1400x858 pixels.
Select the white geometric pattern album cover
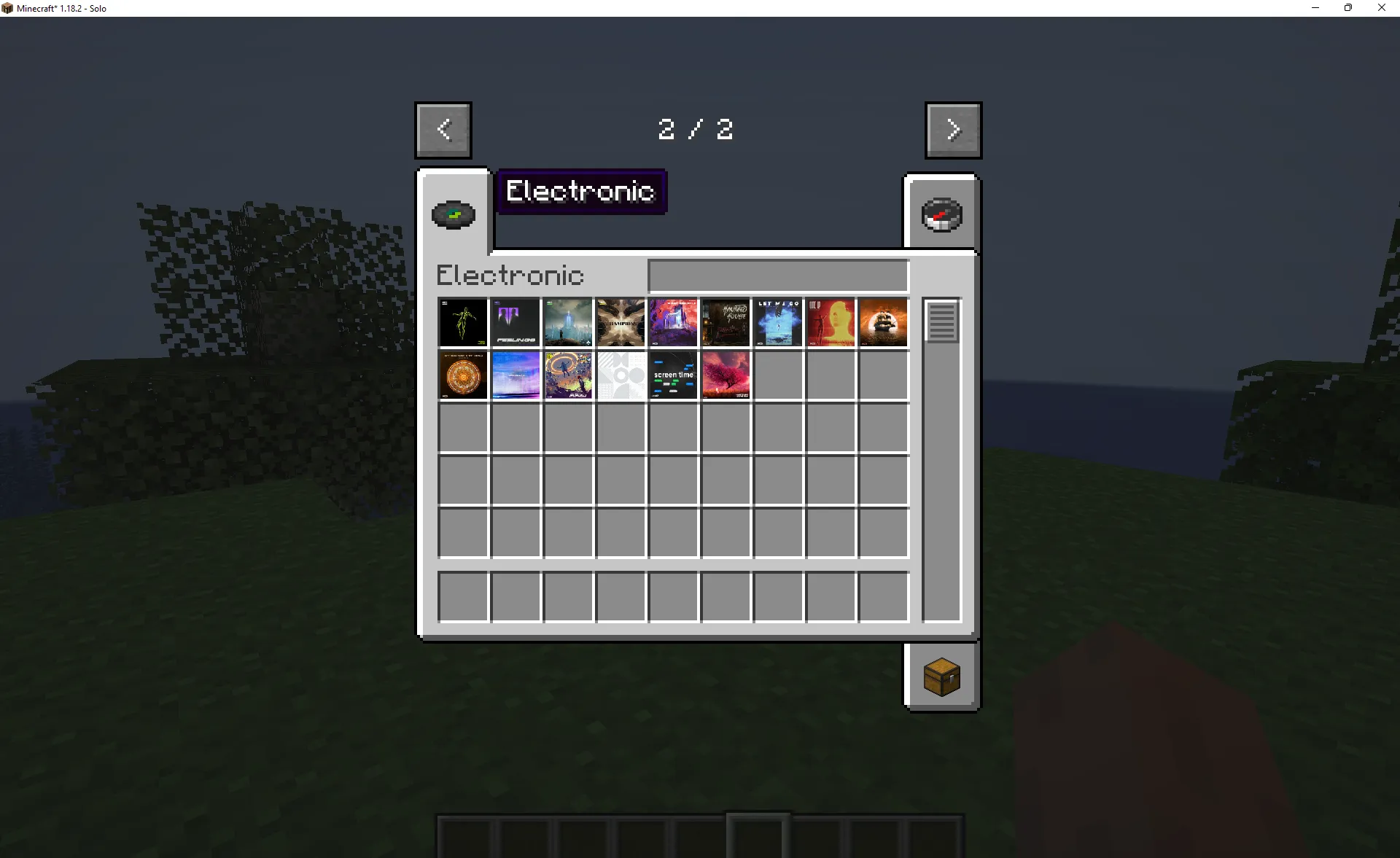pos(621,375)
